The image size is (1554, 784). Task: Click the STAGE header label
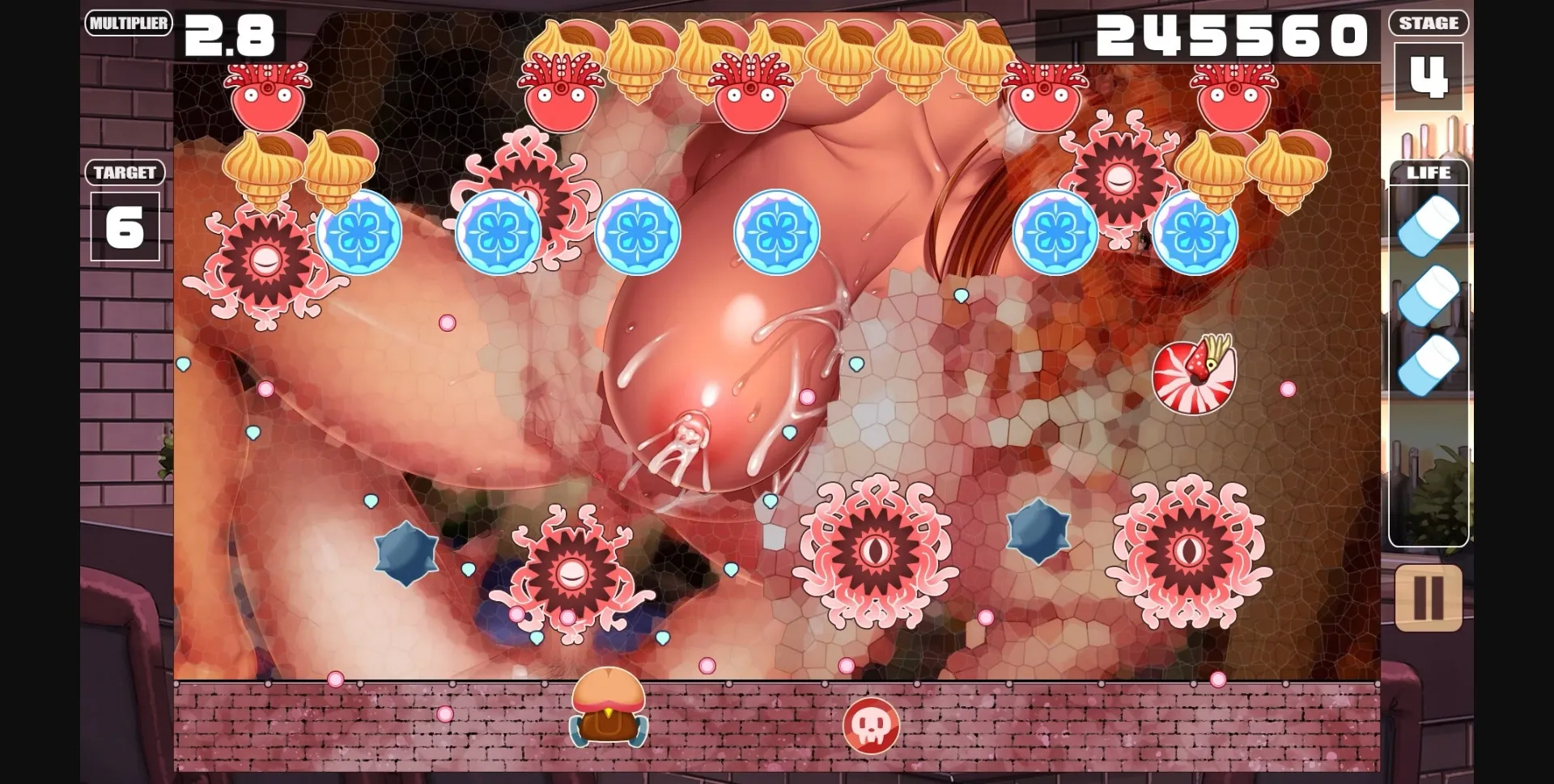1428,23
